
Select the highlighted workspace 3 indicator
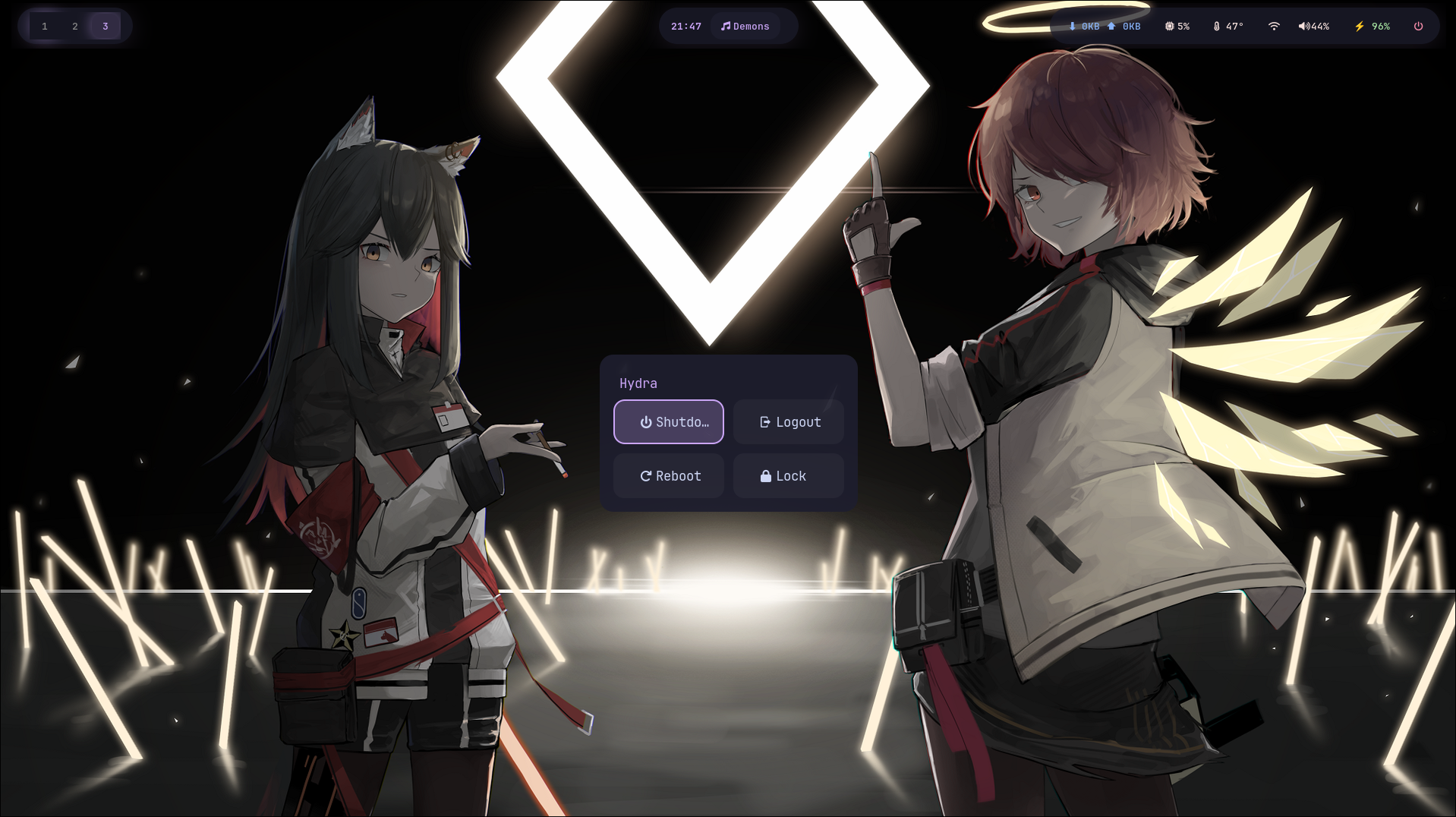[x=106, y=25]
